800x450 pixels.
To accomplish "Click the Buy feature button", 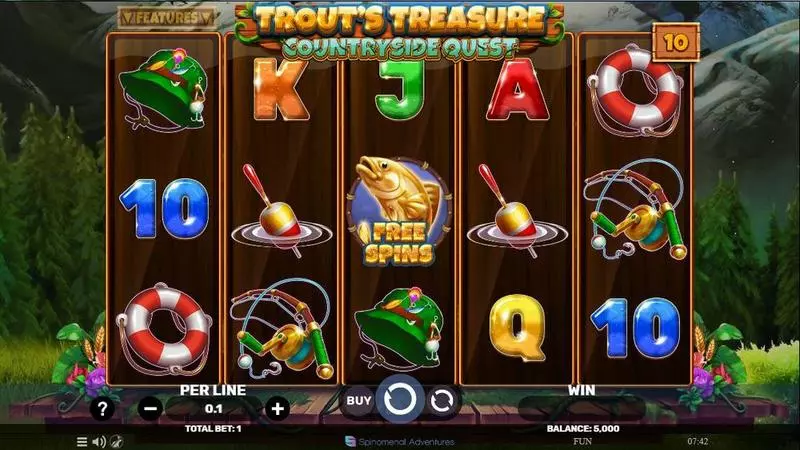I will tap(358, 401).
